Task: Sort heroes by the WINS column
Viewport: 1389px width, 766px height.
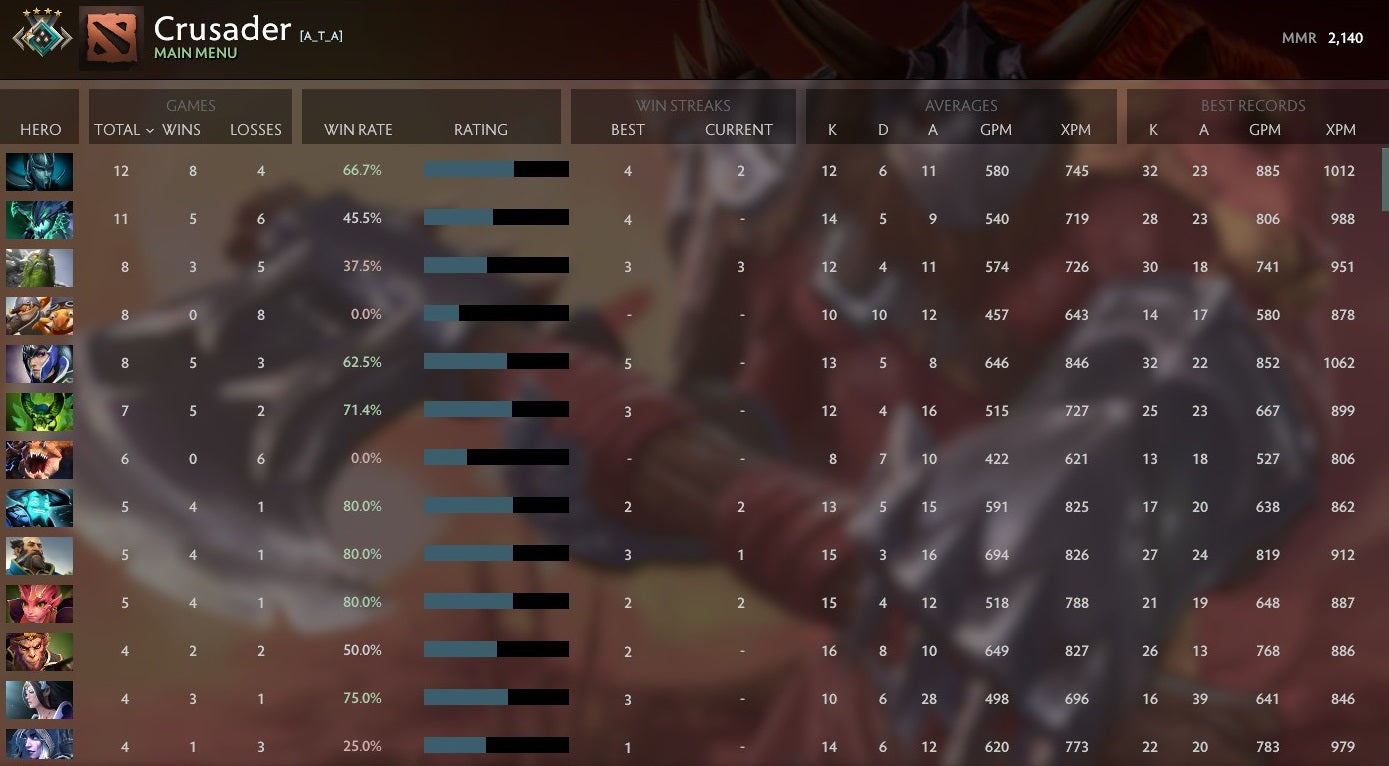Action: [181, 129]
